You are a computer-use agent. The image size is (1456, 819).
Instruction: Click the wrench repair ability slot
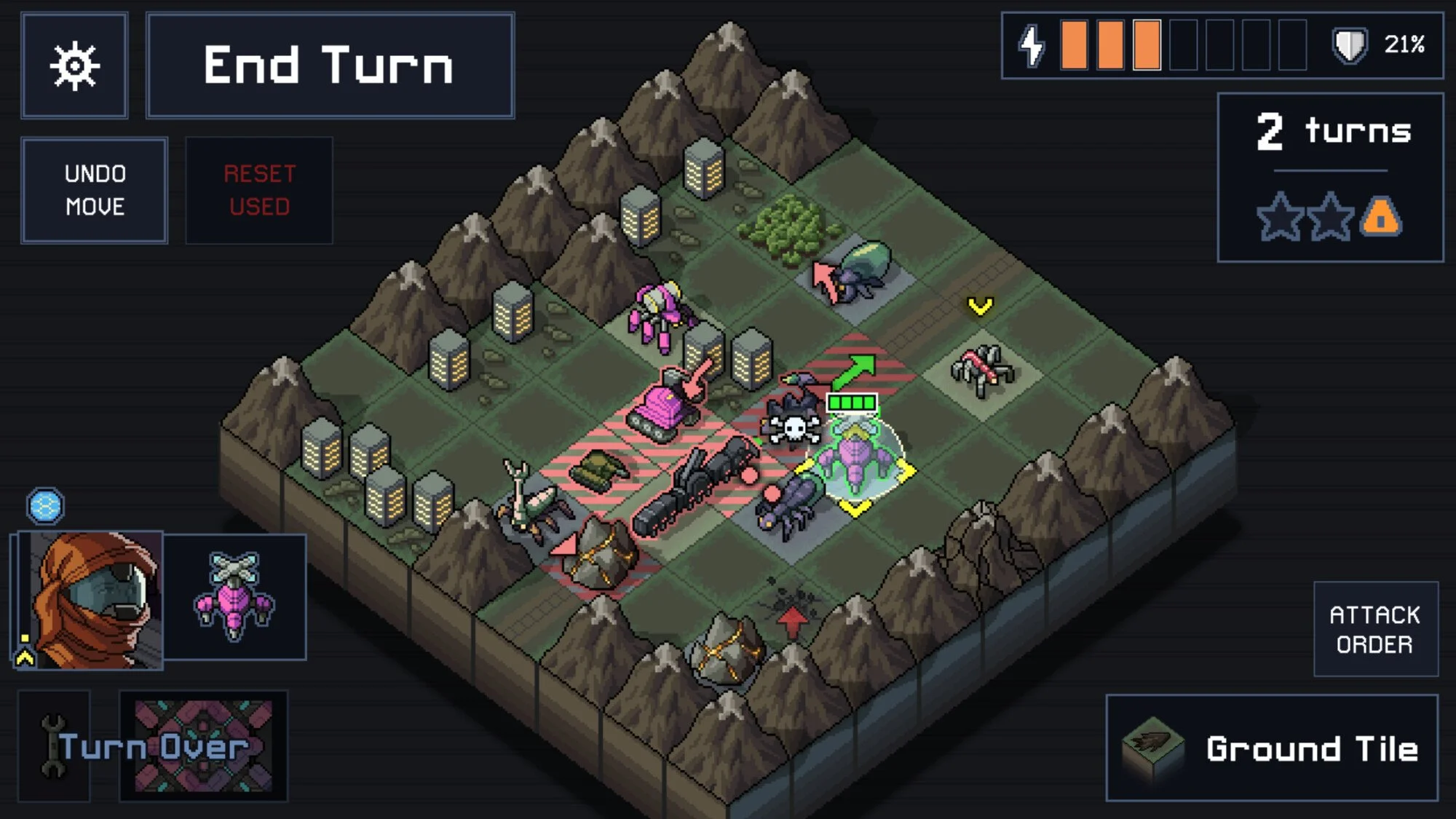(x=54, y=745)
